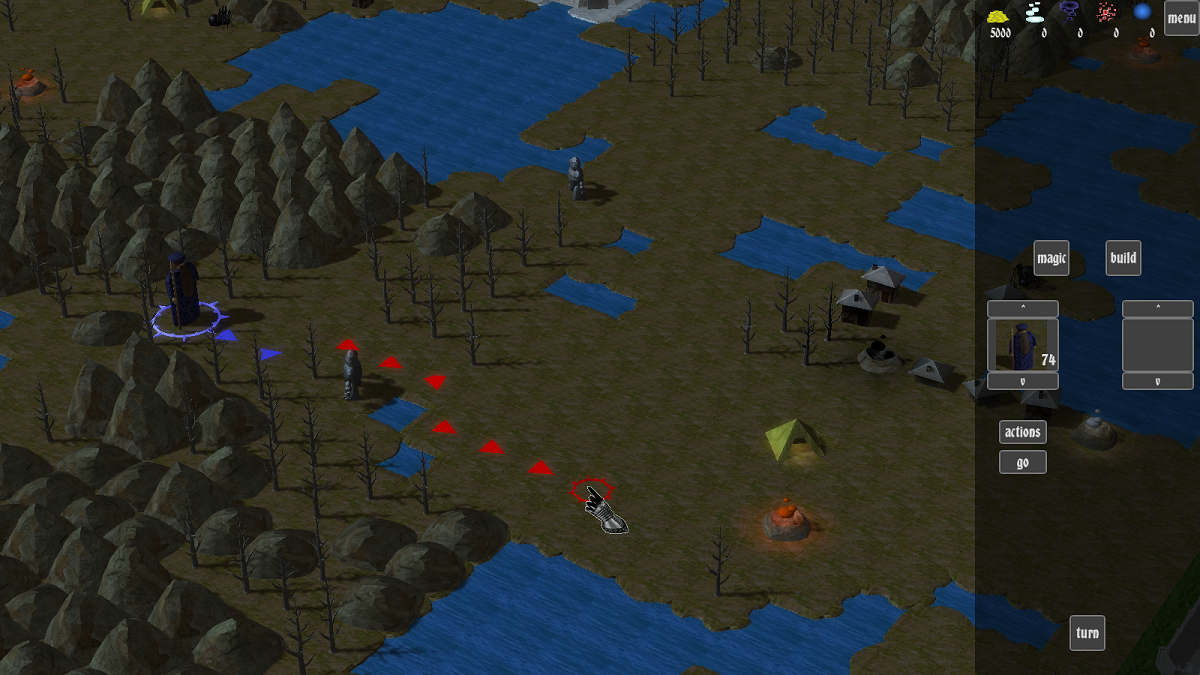Click the go button to move
Viewport: 1200px width, 675px height.
pyautogui.click(x=1022, y=462)
